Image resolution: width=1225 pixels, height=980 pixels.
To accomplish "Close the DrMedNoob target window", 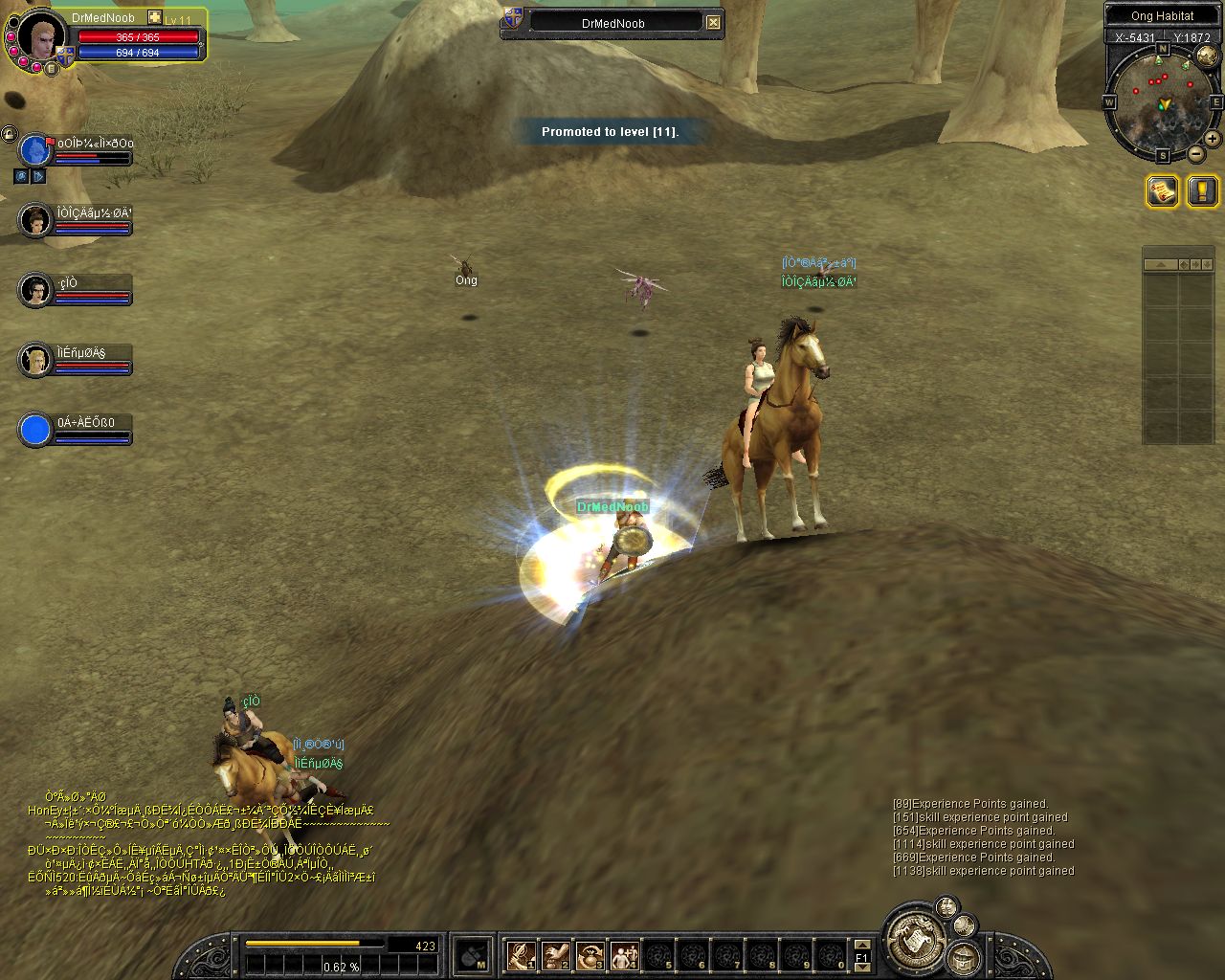I will (713, 22).
